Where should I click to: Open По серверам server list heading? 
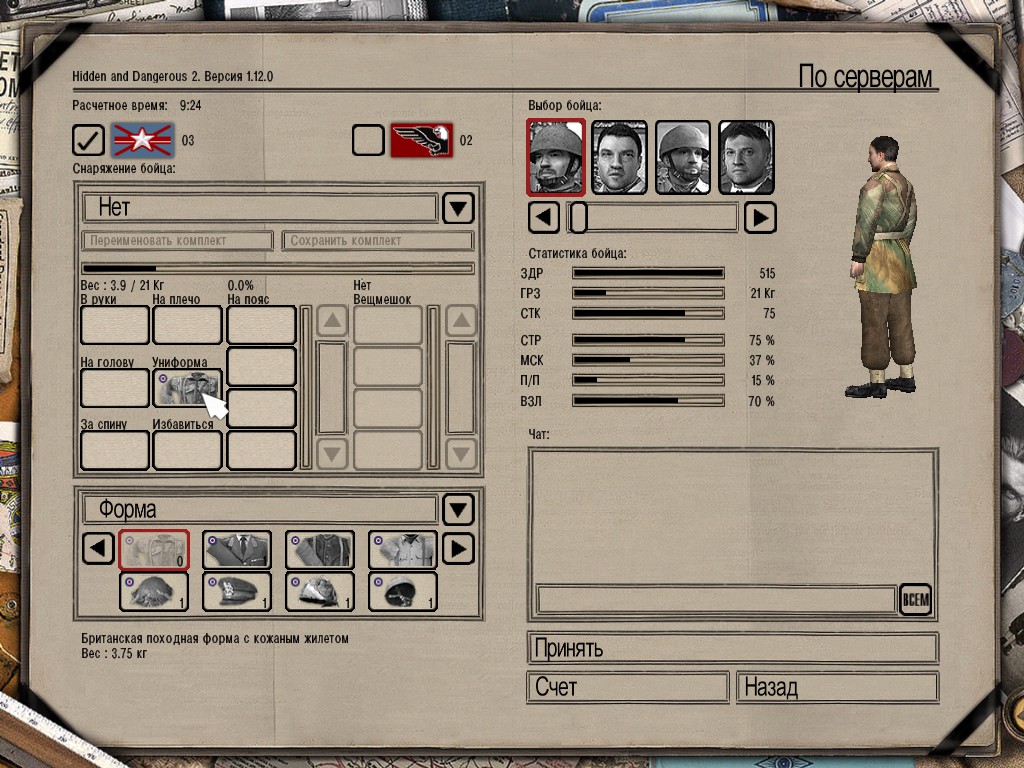[x=865, y=78]
